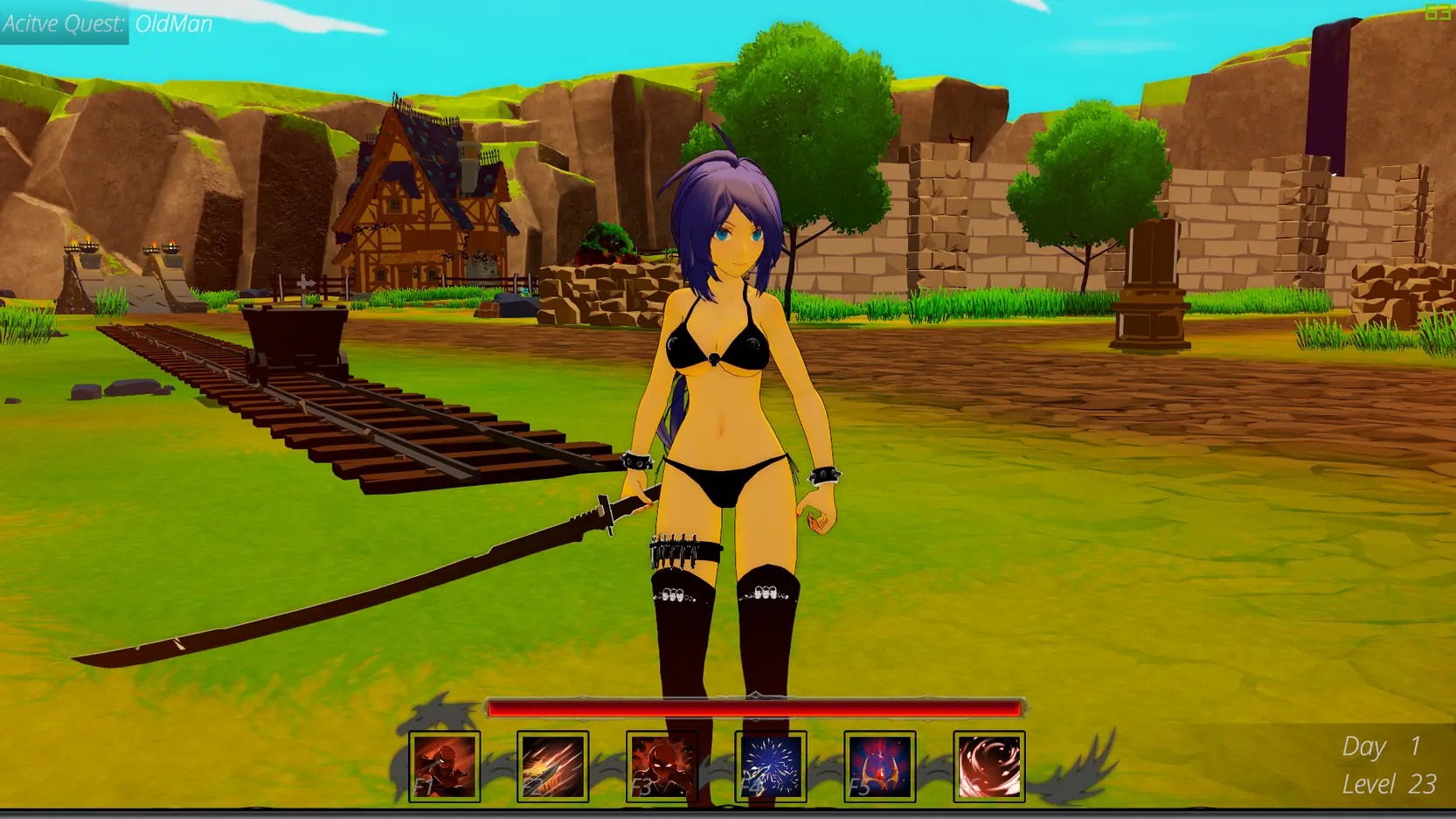Image resolution: width=1456 pixels, height=819 pixels.
Task: Activate the red swirling vortex skill
Action: coord(988,767)
